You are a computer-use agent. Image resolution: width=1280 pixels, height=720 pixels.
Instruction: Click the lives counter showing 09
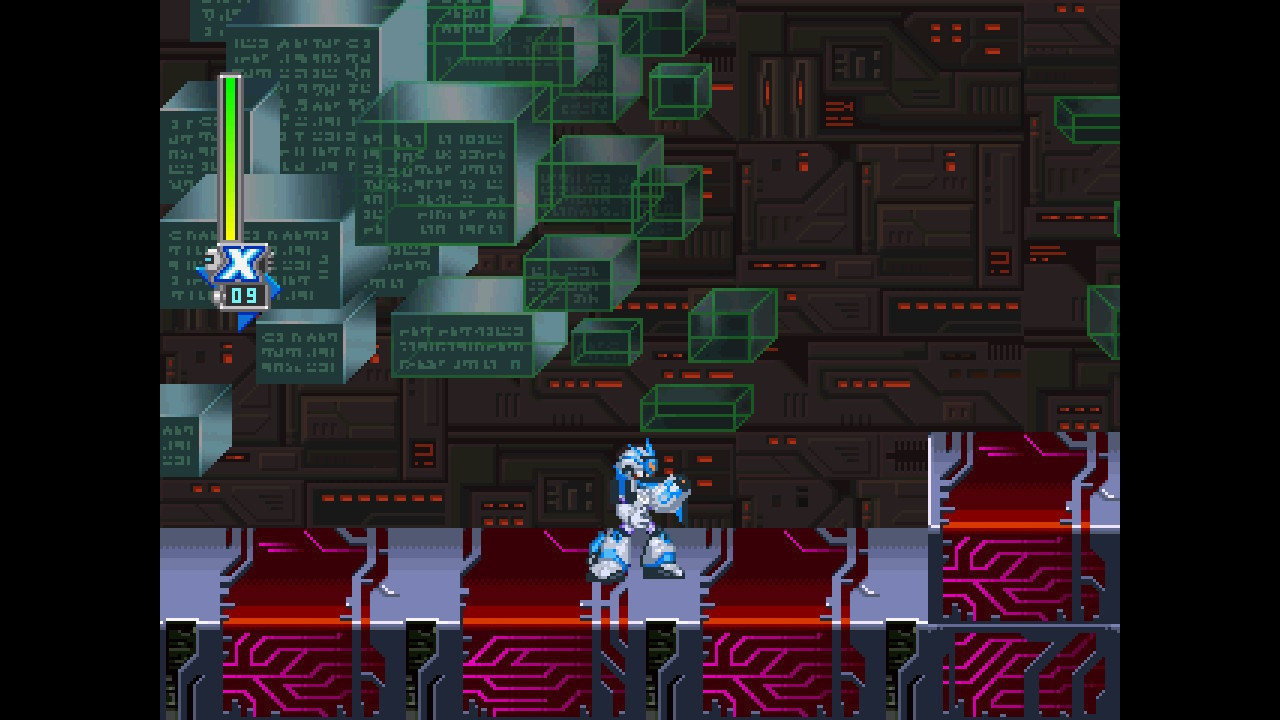[x=244, y=295]
